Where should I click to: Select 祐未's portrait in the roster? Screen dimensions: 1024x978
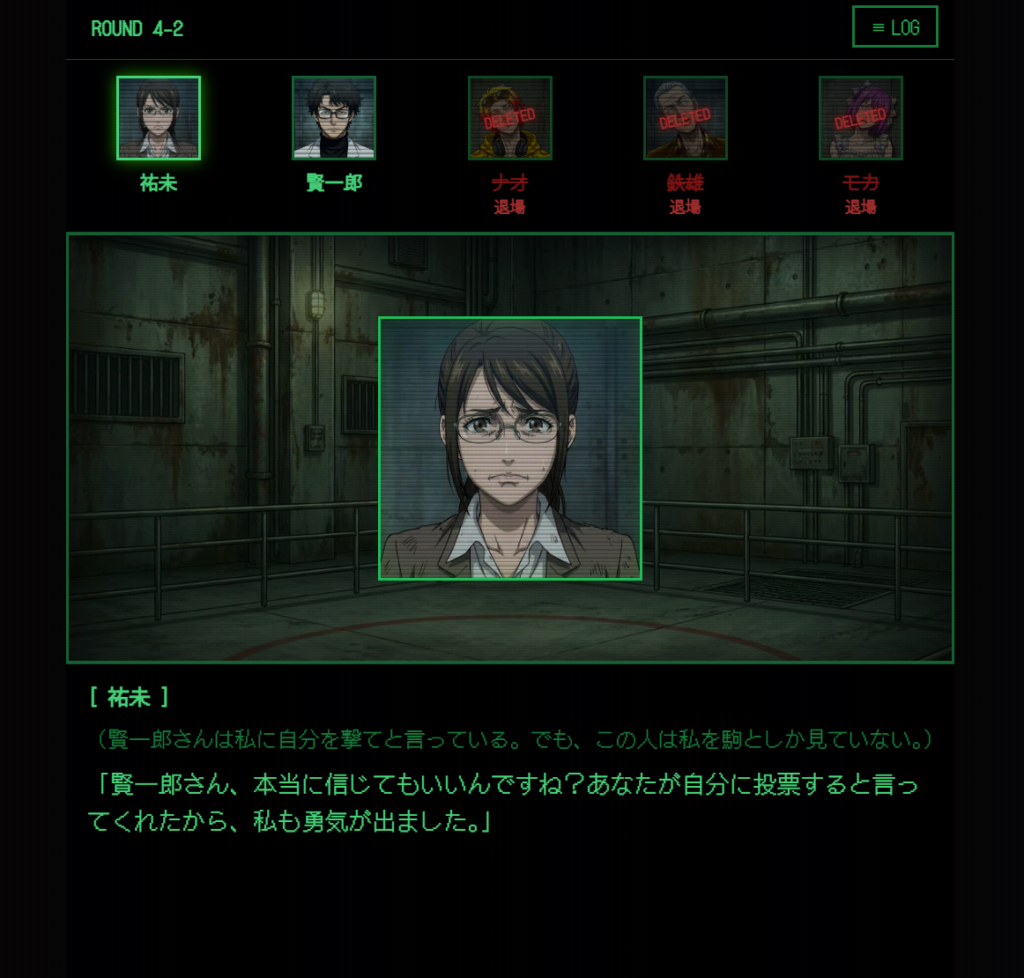(x=158, y=118)
